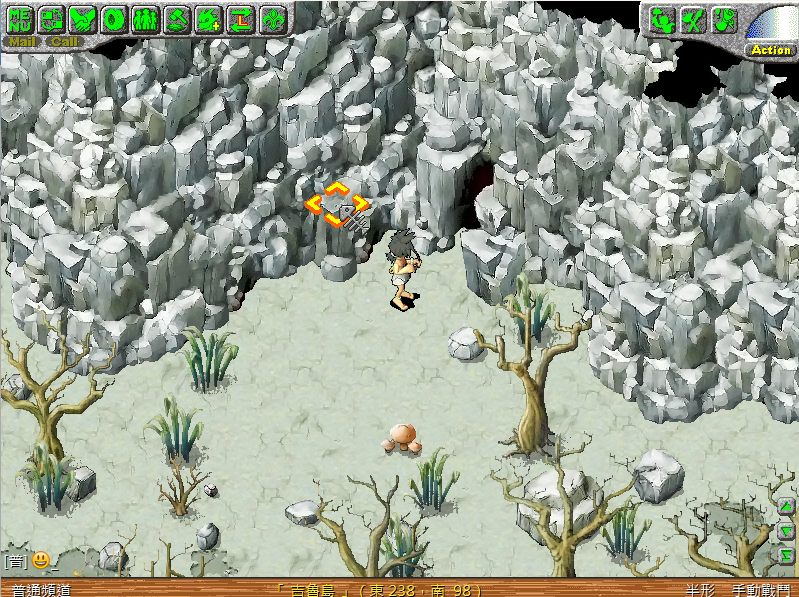Image resolution: width=799 pixels, height=597 pixels.
Task: Open the Action panel label
Action: 771,50
